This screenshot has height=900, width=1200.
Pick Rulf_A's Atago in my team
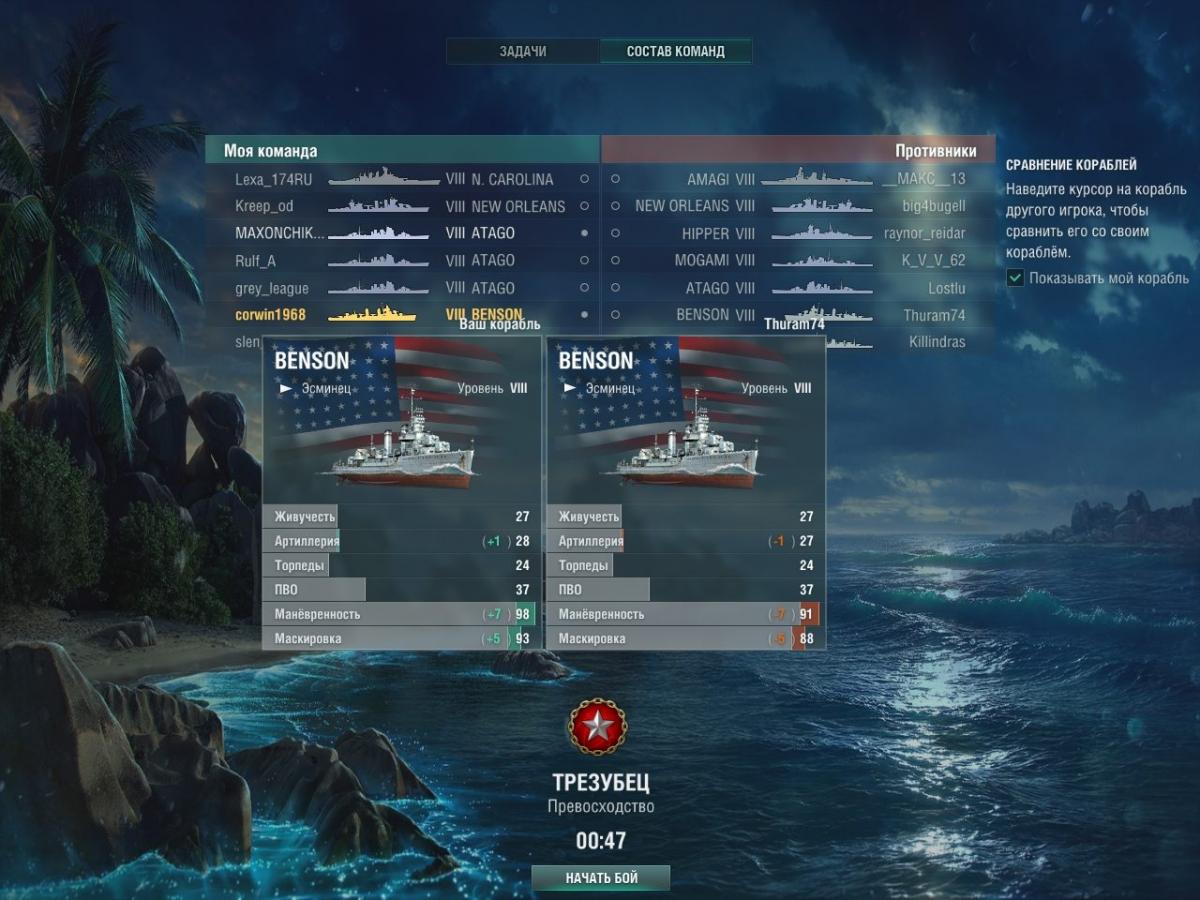coord(400,261)
